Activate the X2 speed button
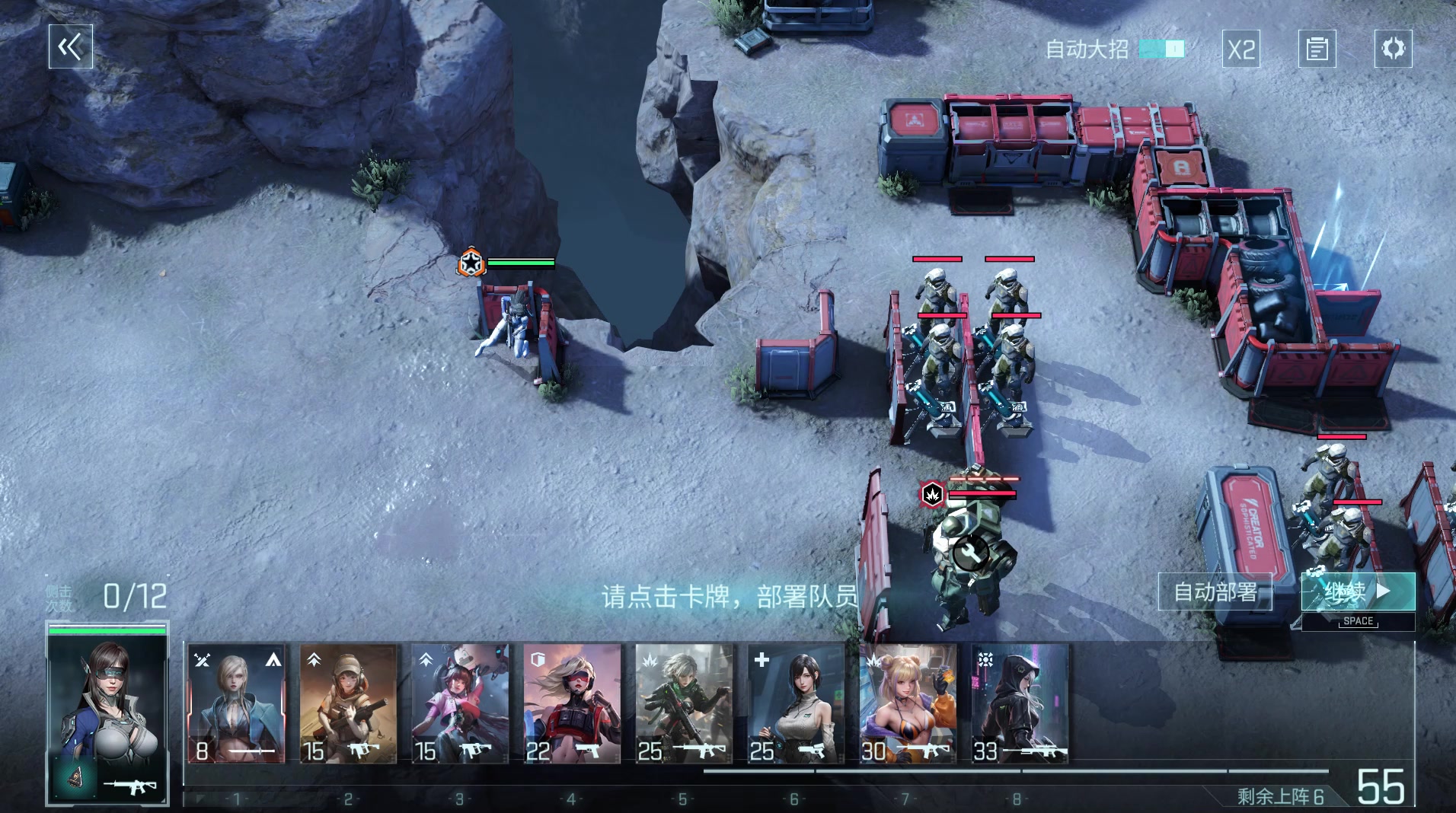 (x=1241, y=49)
